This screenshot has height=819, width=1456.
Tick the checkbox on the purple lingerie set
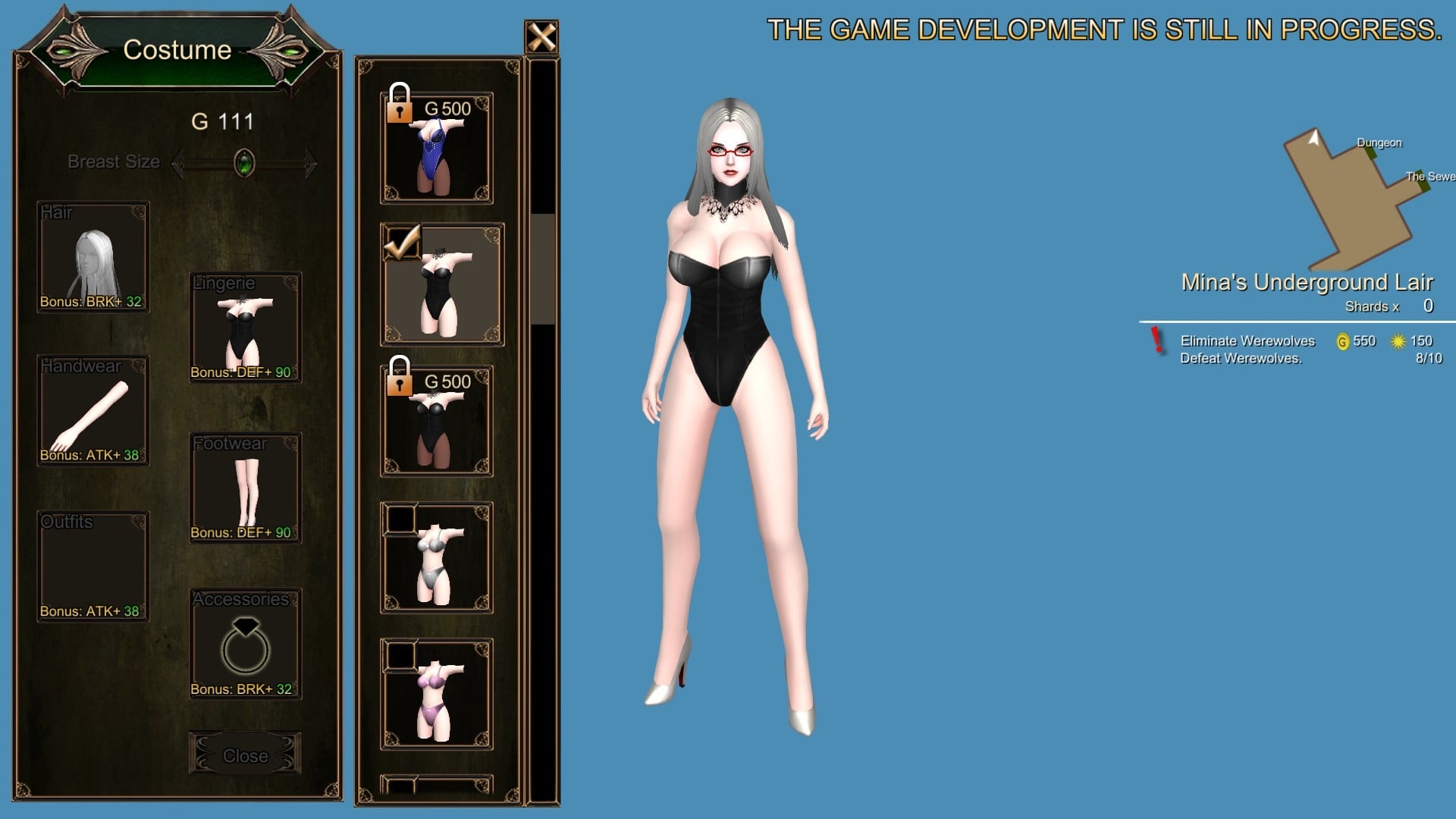[x=400, y=656]
